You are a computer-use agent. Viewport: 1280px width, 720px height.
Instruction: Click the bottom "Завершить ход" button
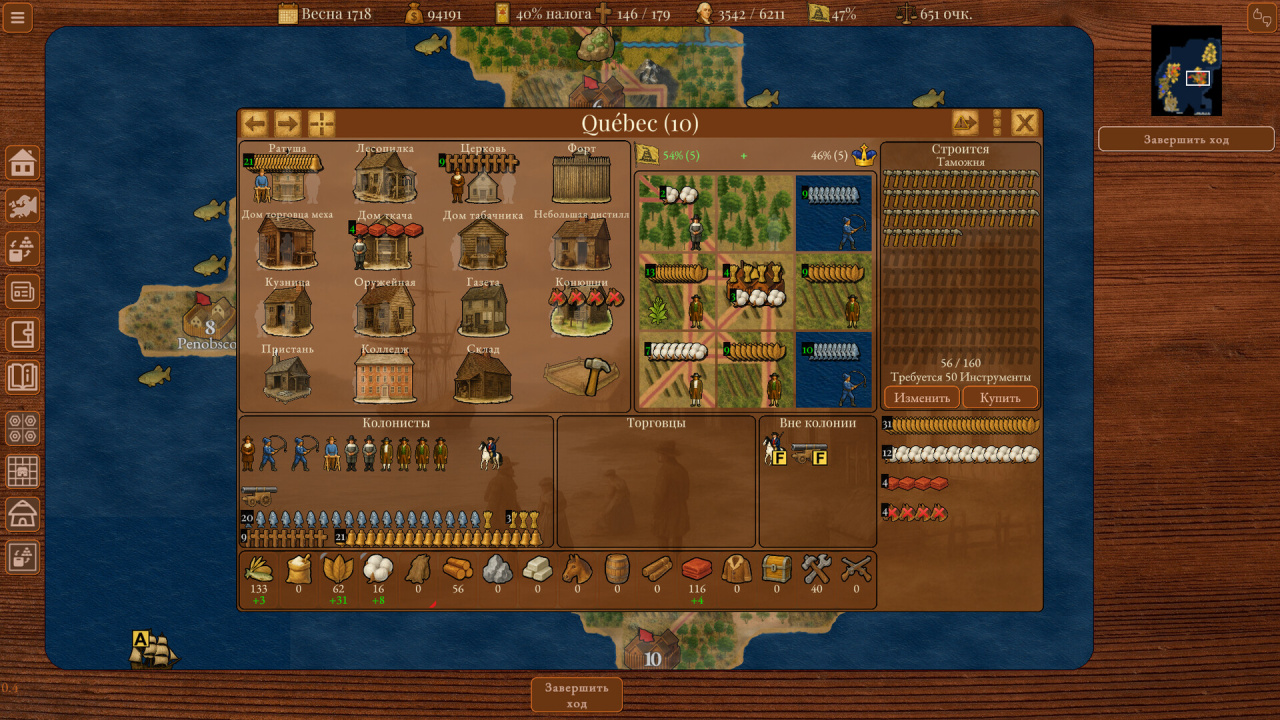point(576,695)
